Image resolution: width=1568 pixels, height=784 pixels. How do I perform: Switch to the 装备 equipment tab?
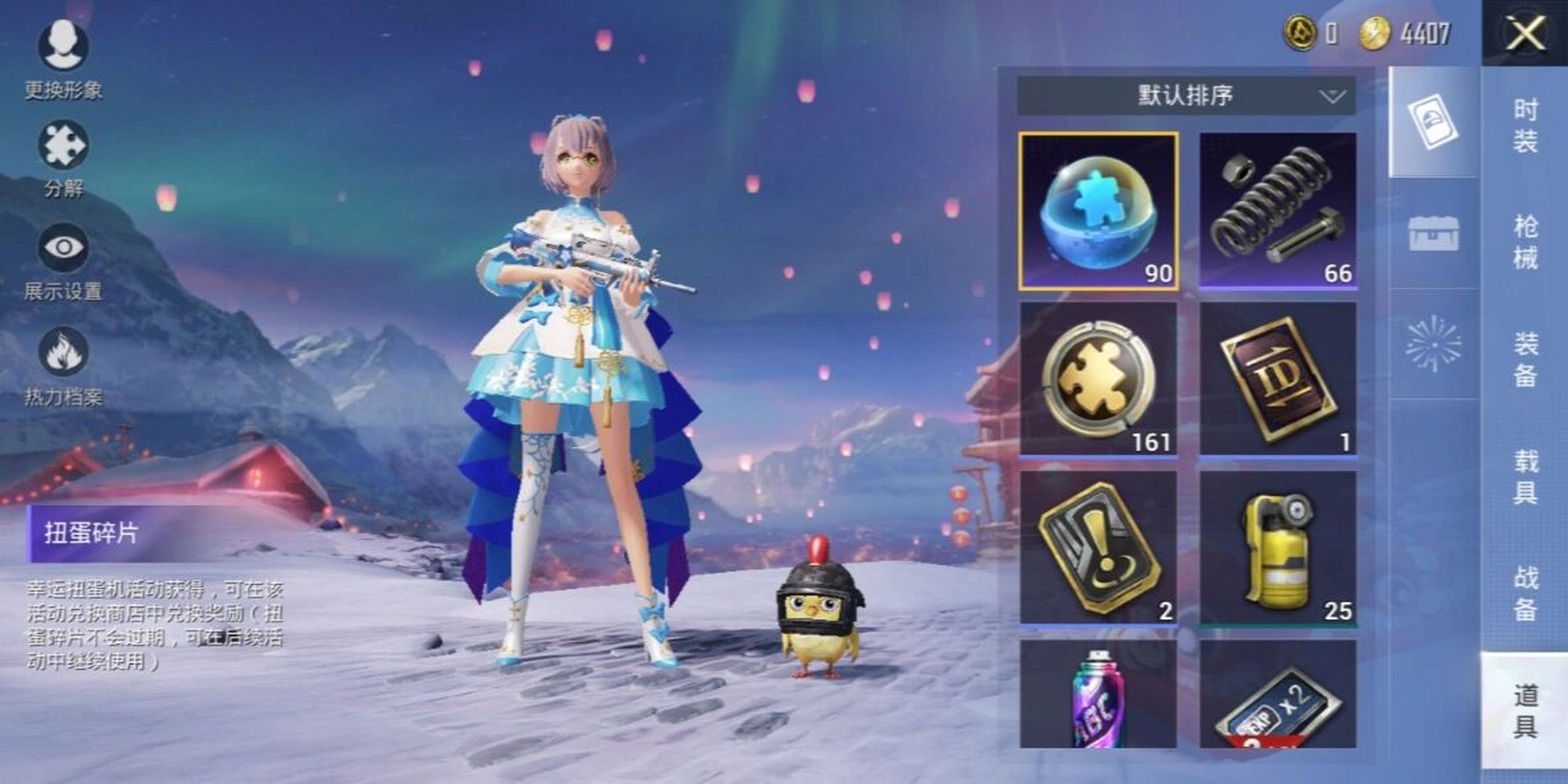[x=1525, y=360]
